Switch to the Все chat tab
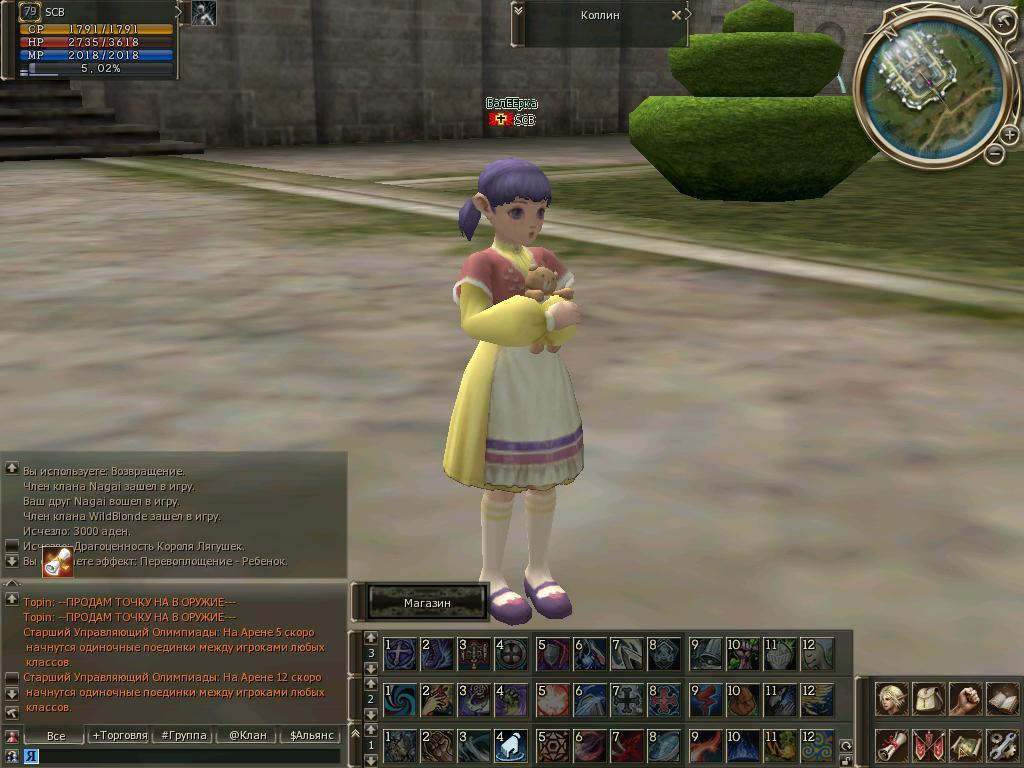 coord(56,735)
